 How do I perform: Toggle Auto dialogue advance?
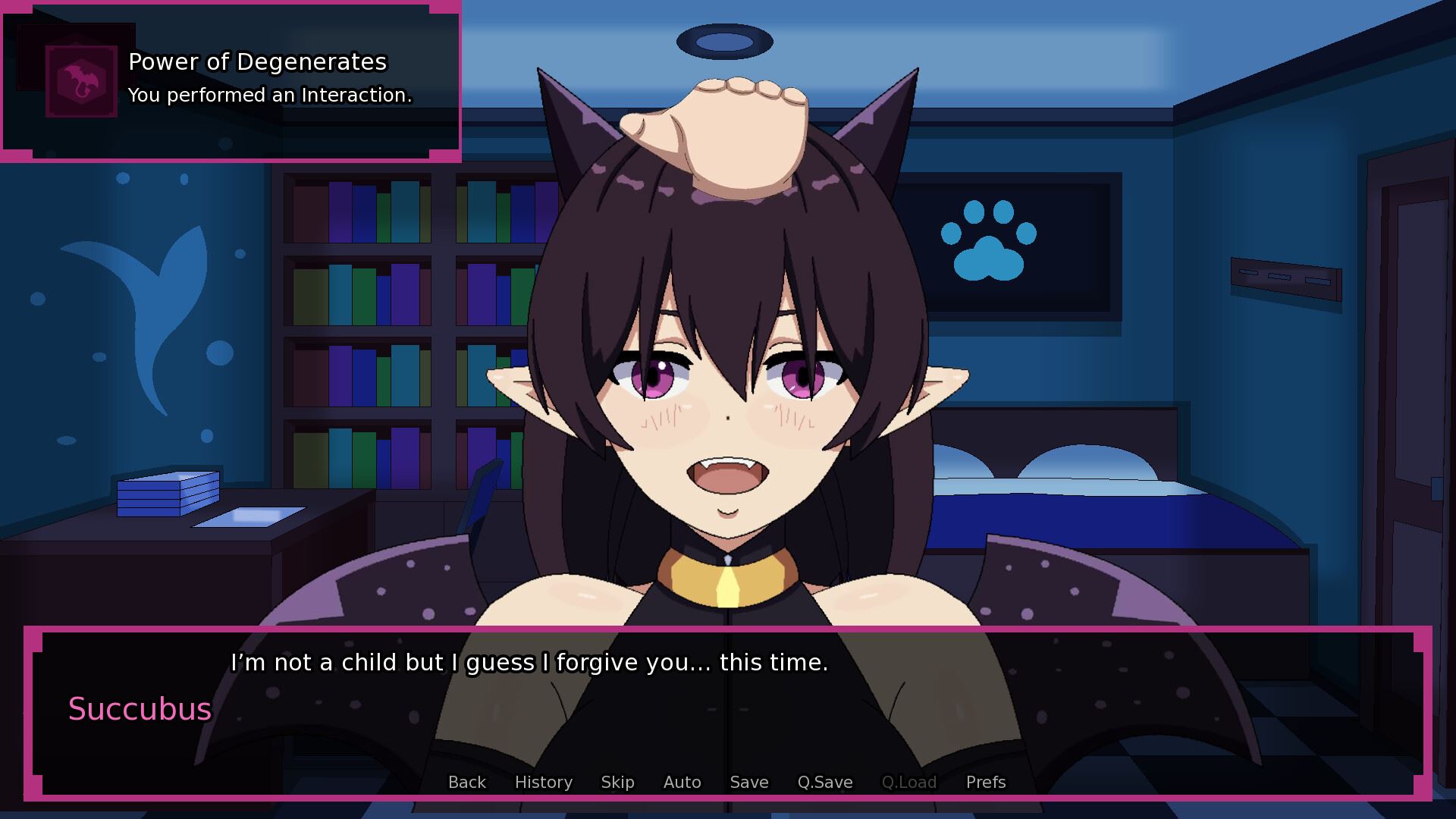(x=682, y=782)
